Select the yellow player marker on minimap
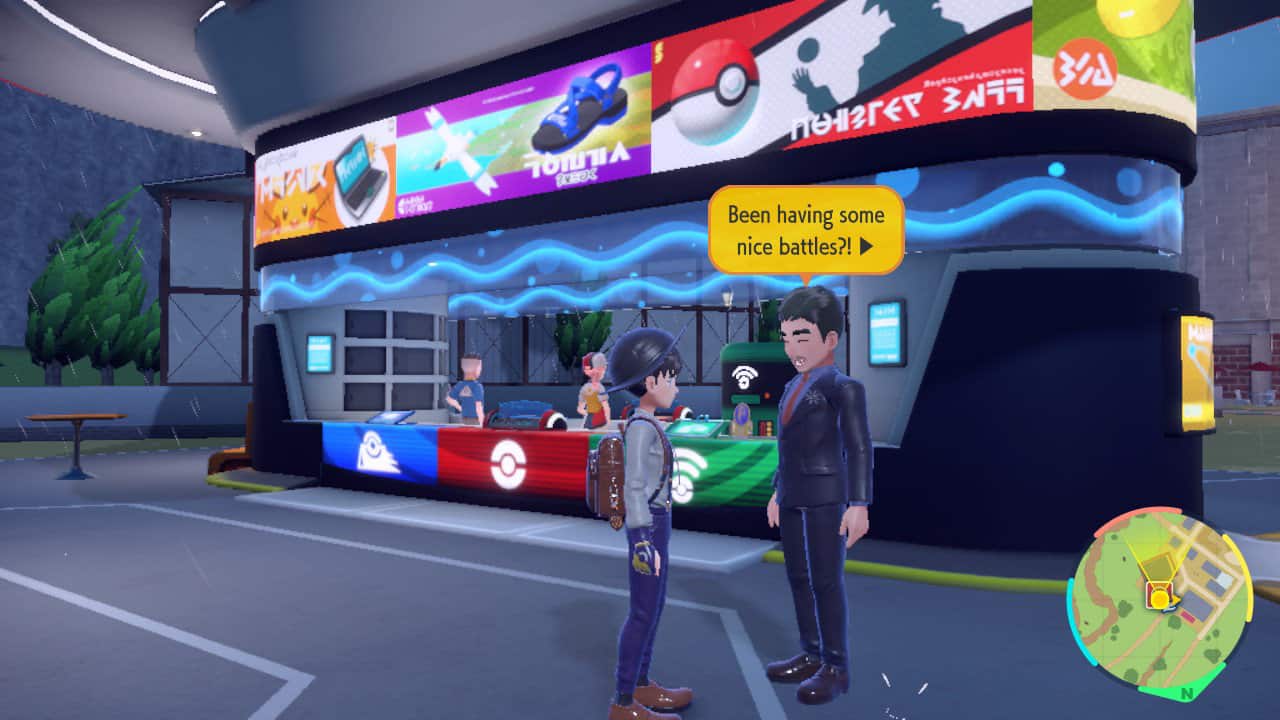This screenshot has width=1280, height=720. point(1159,598)
